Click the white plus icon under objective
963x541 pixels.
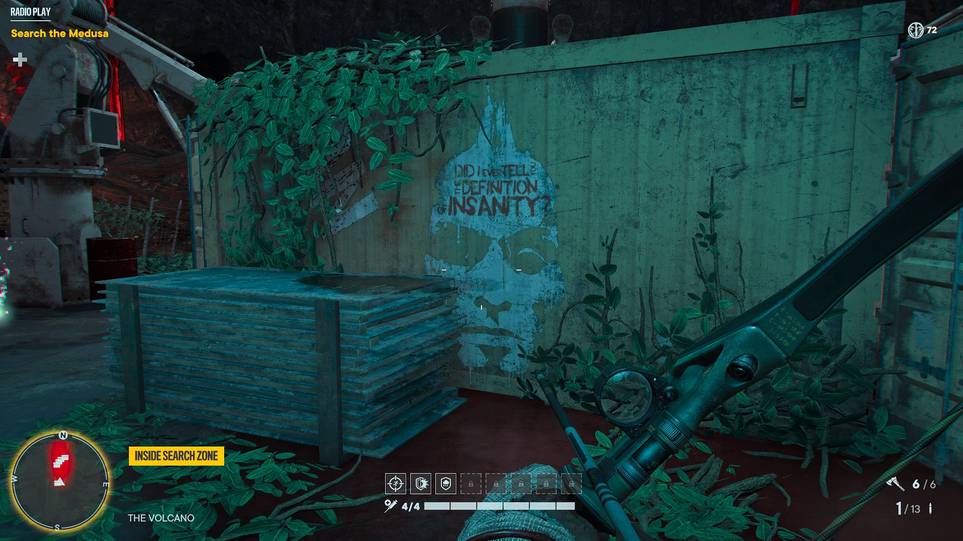[x=19, y=60]
